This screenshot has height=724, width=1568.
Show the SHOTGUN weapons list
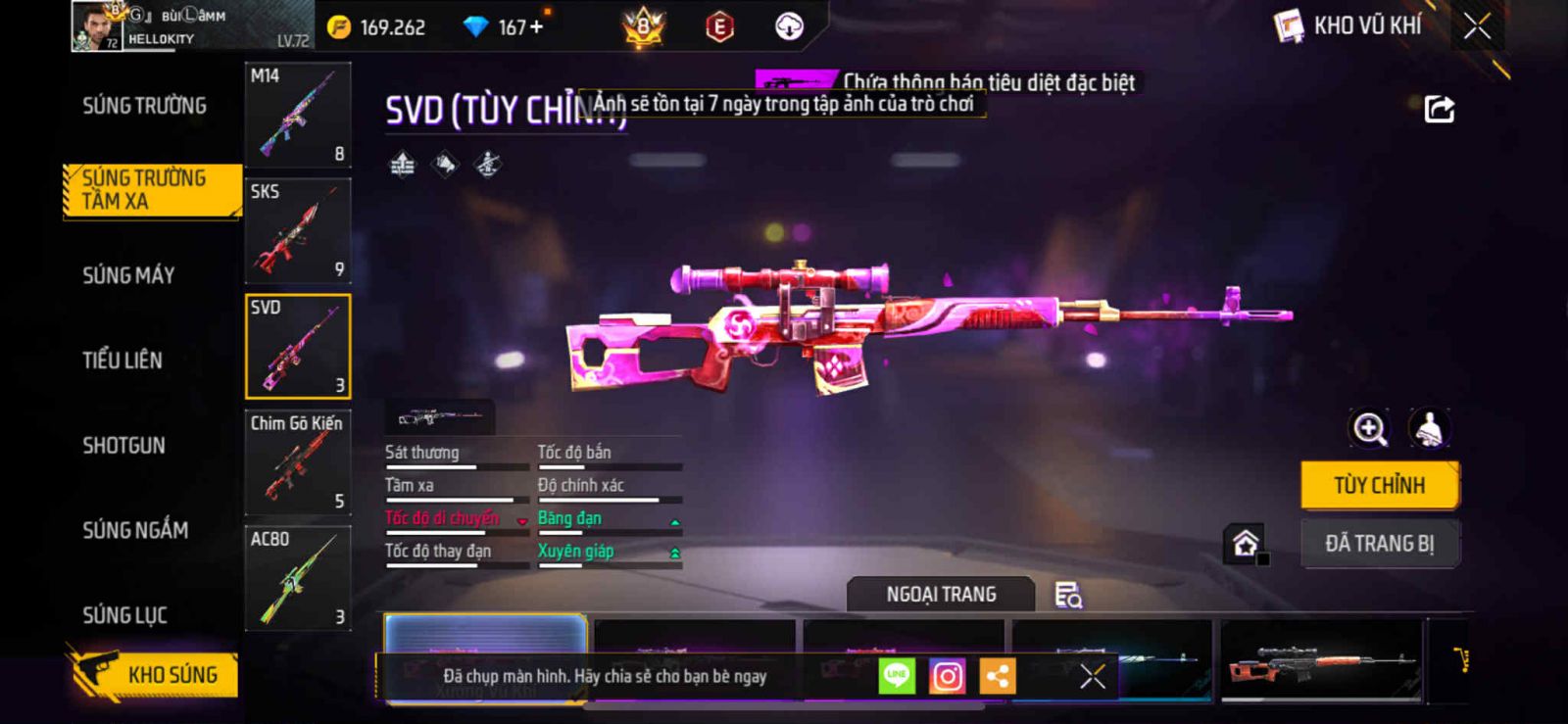pos(123,446)
